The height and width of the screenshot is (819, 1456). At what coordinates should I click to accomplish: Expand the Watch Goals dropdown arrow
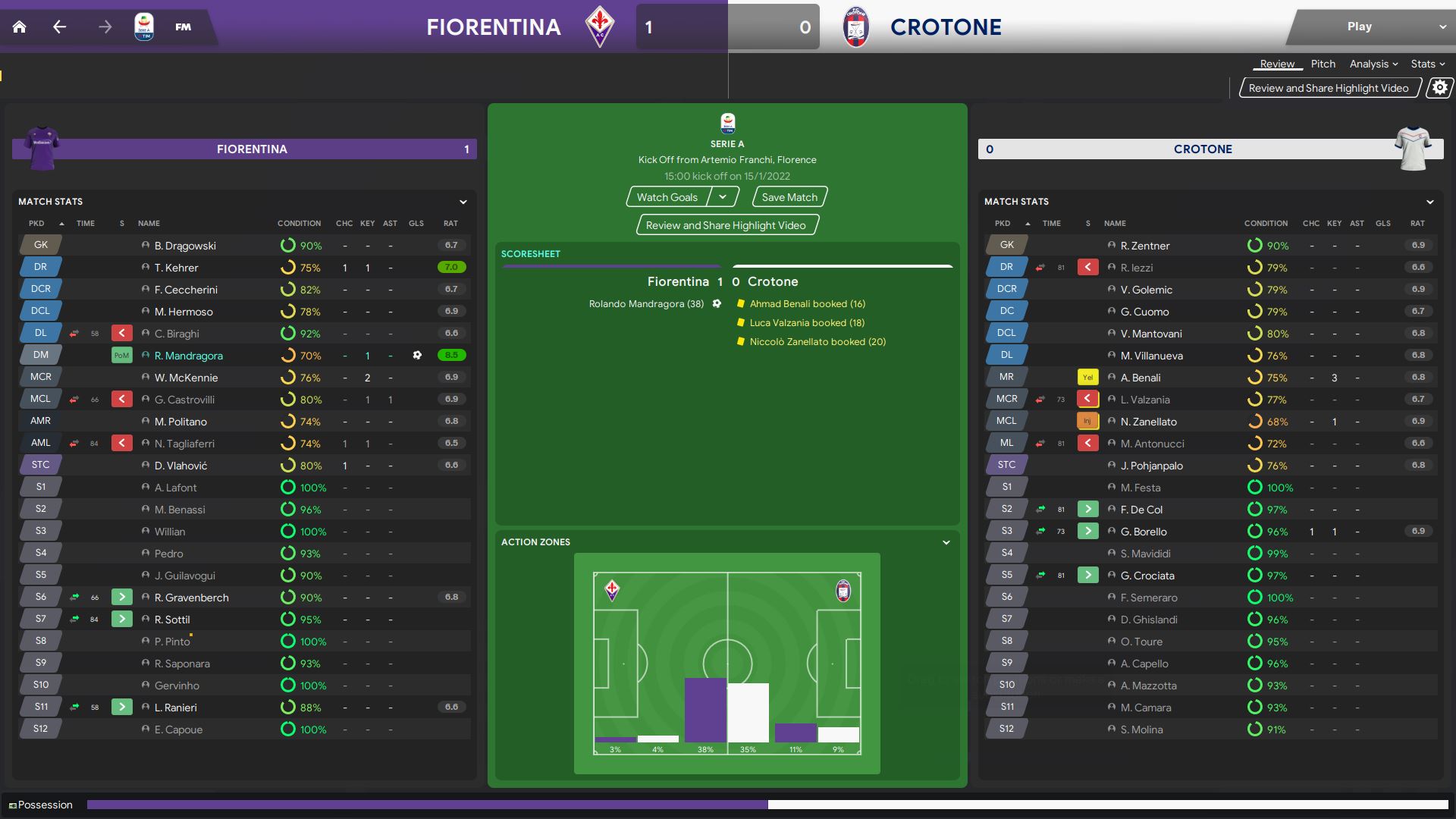click(x=723, y=197)
